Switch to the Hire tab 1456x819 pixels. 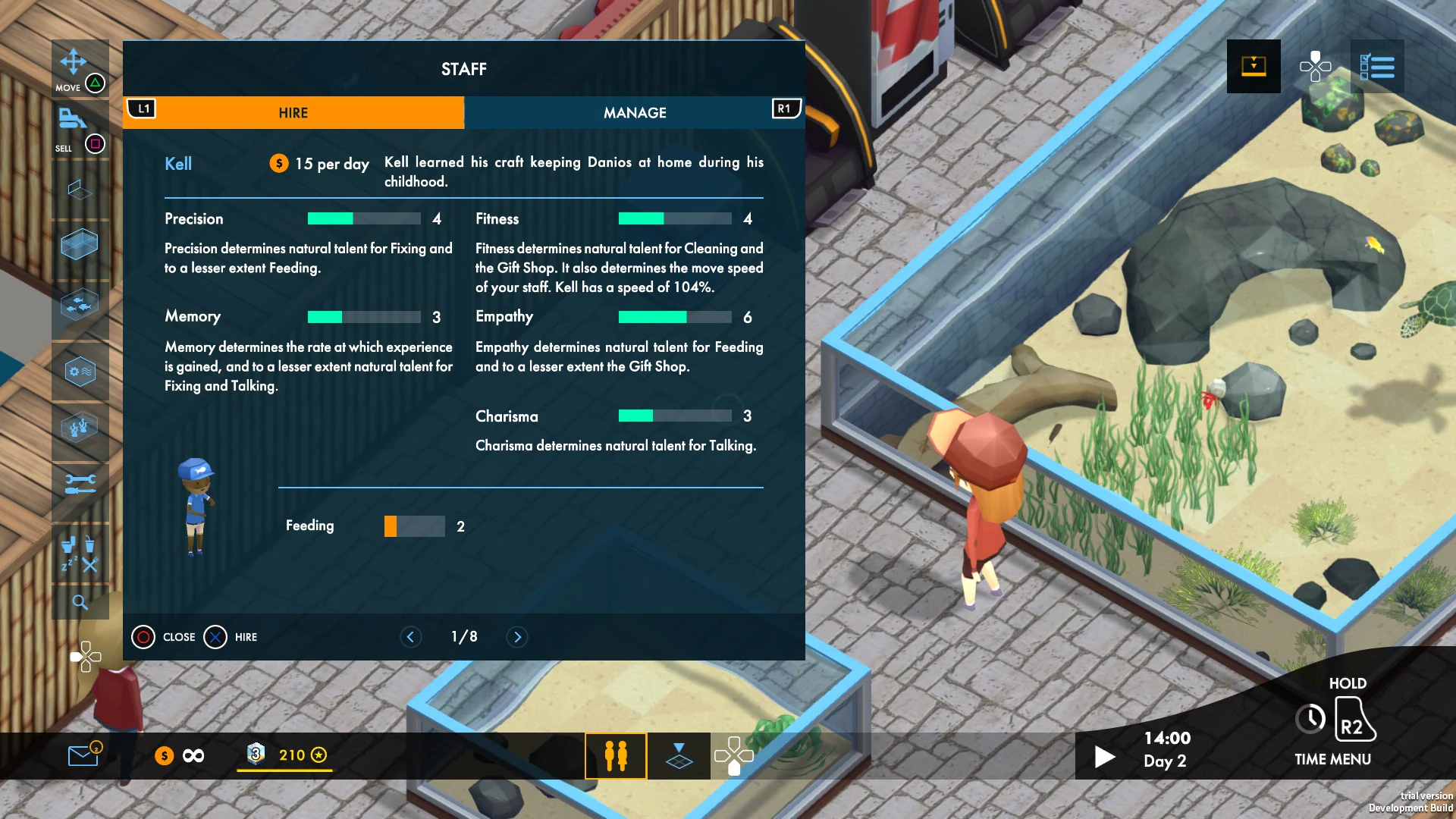[x=293, y=112]
